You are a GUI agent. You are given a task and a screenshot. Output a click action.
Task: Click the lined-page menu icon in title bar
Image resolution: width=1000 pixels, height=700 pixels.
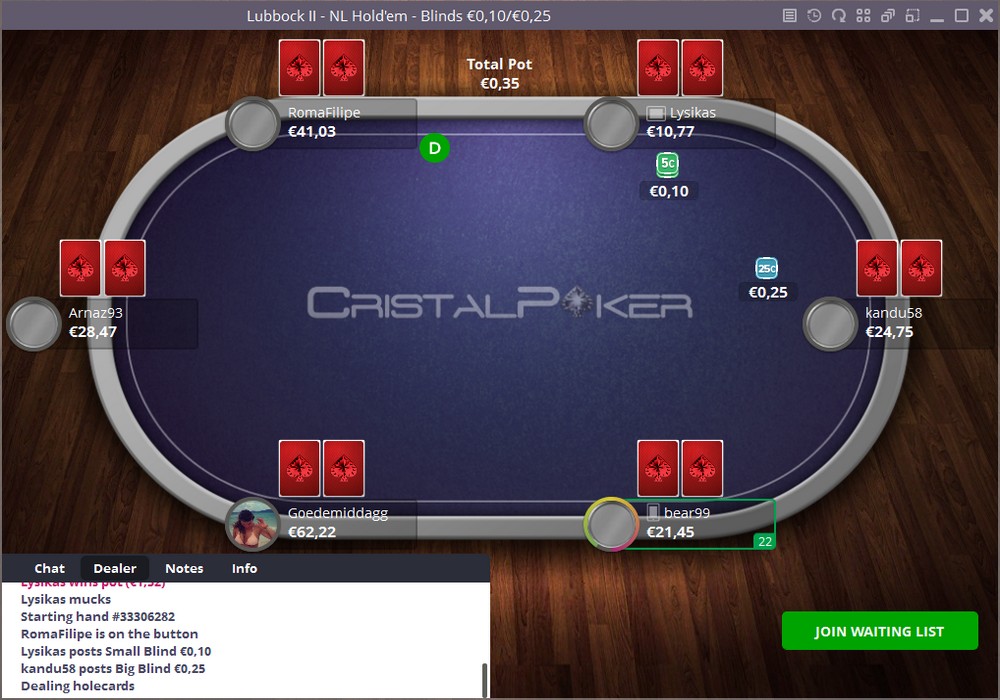790,15
